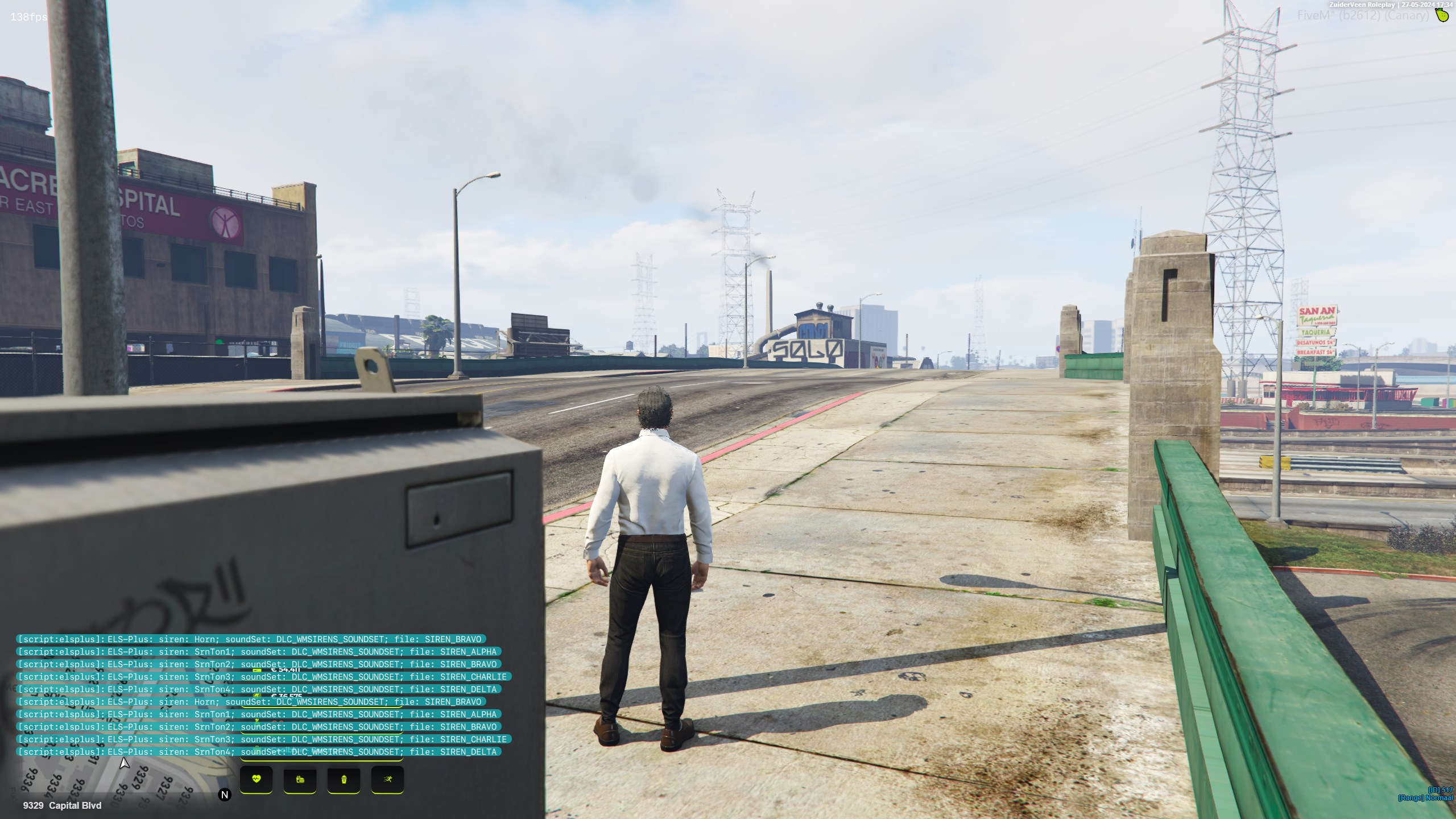This screenshot has height=819, width=1456.
Task: Click the heart health status icon
Action: (256, 779)
